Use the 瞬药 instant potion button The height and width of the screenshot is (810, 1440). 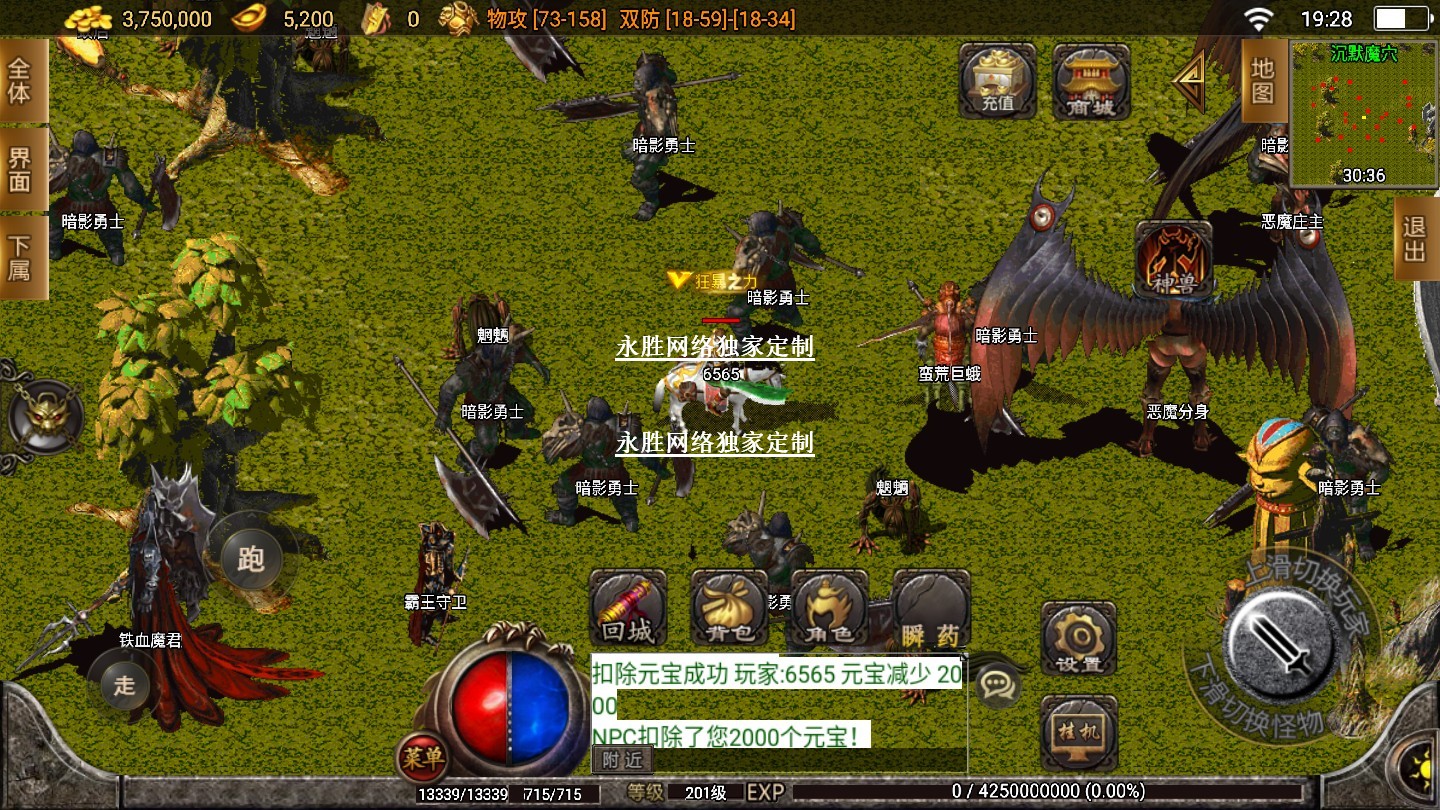pyautogui.click(x=931, y=608)
